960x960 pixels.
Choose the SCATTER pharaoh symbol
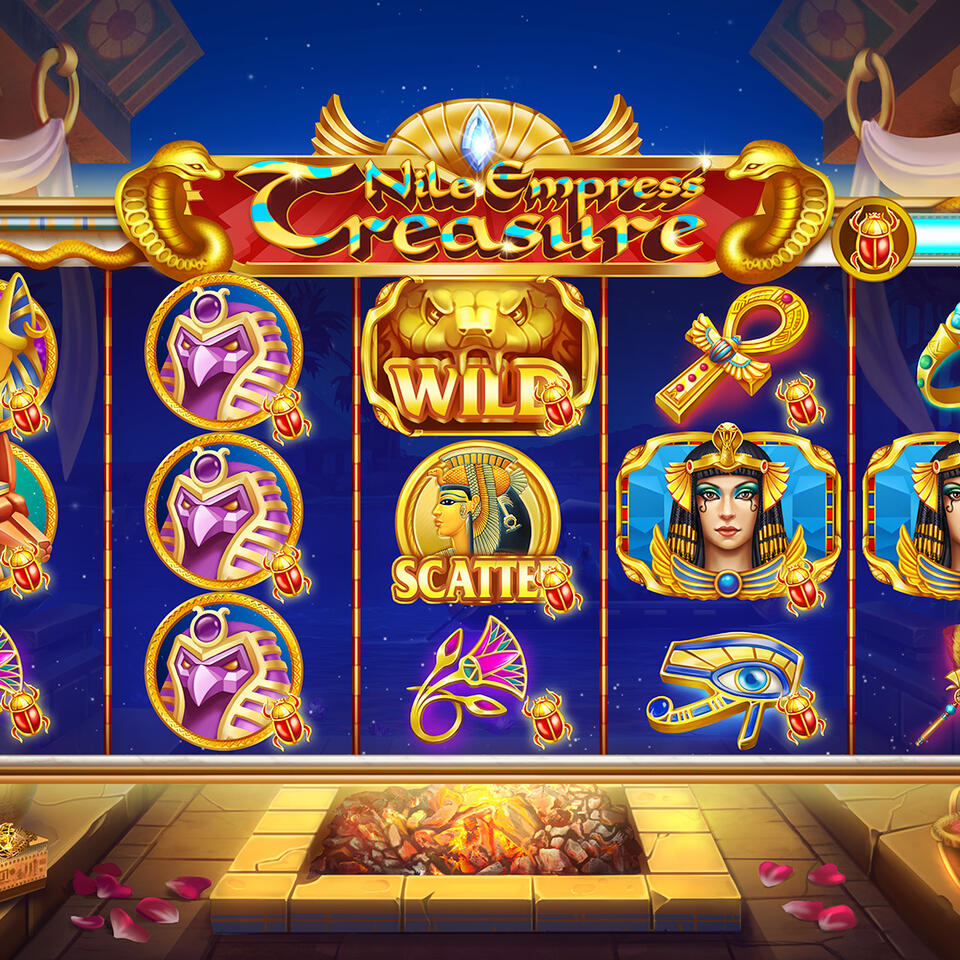tap(474, 520)
